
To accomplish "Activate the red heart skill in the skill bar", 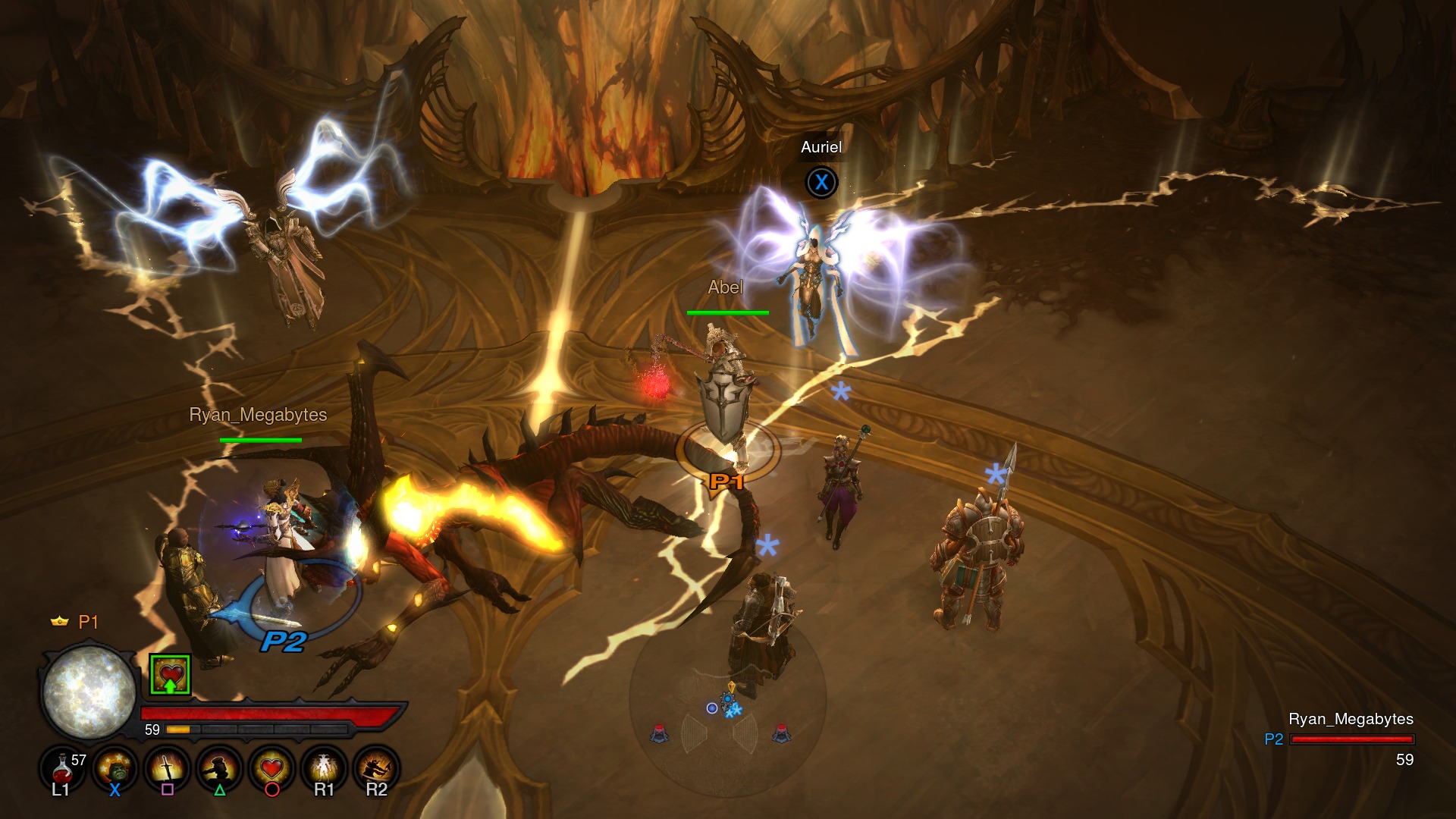I will (x=271, y=769).
